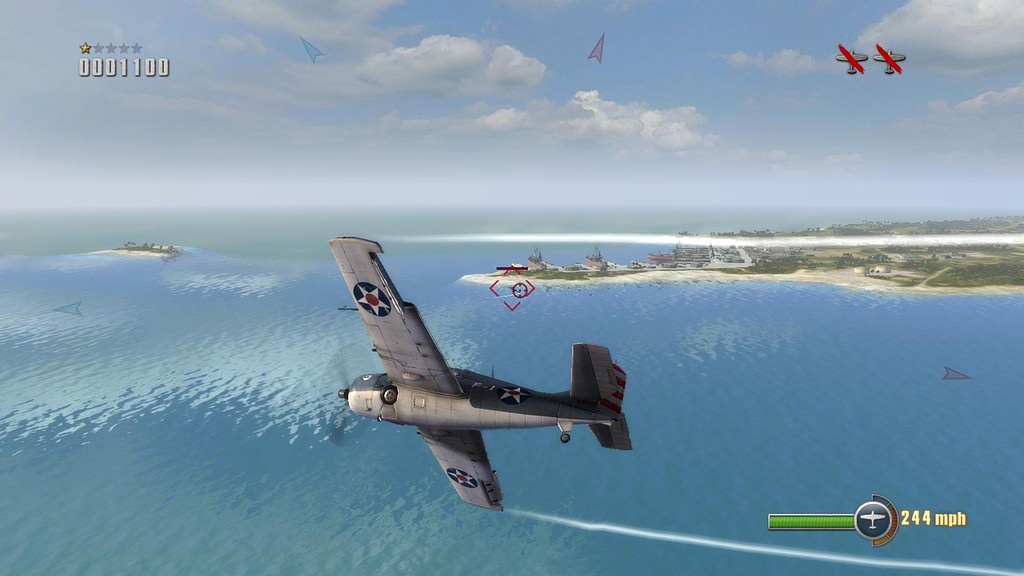Select the blue arrow marker in the sky

pyautogui.click(x=311, y=49)
